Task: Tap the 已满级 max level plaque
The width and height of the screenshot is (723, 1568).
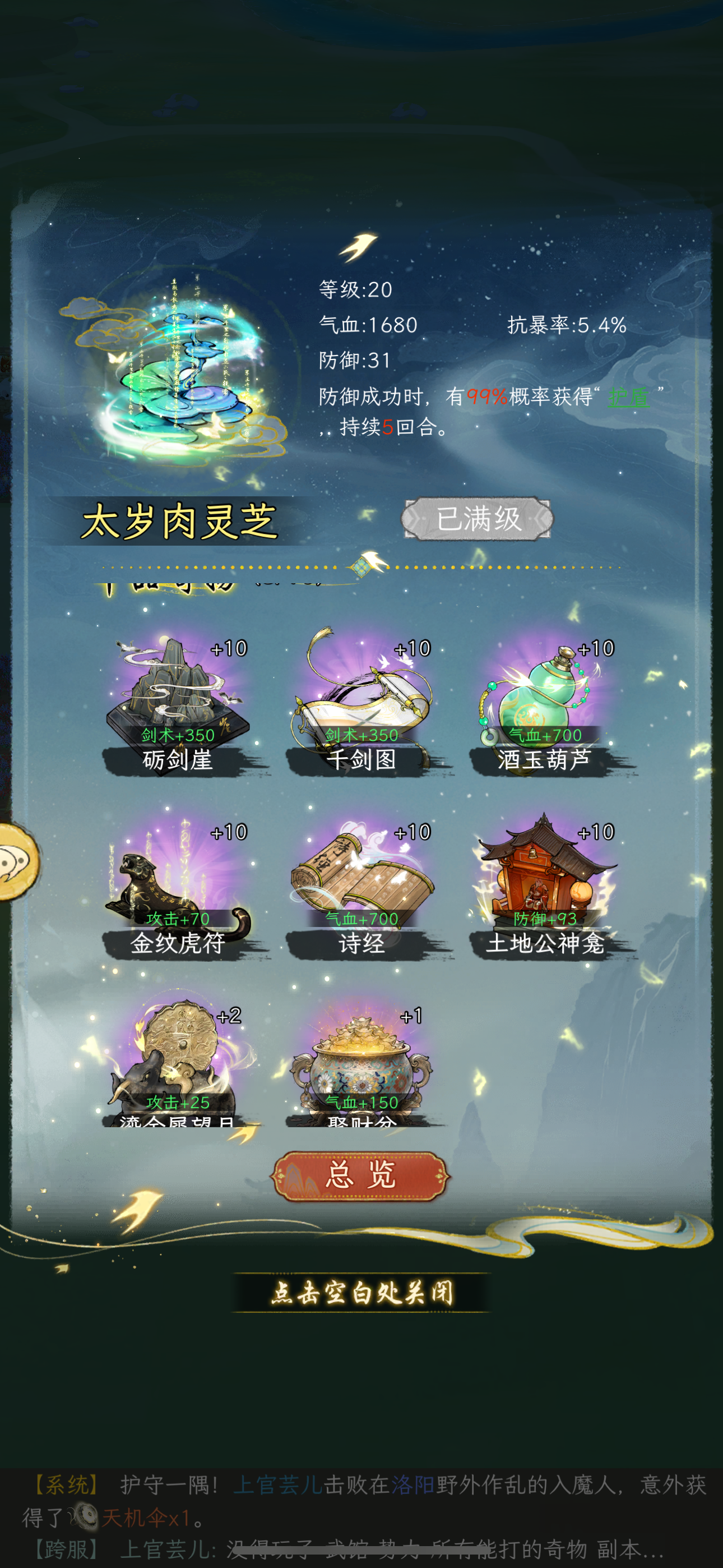Action: (480, 519)
